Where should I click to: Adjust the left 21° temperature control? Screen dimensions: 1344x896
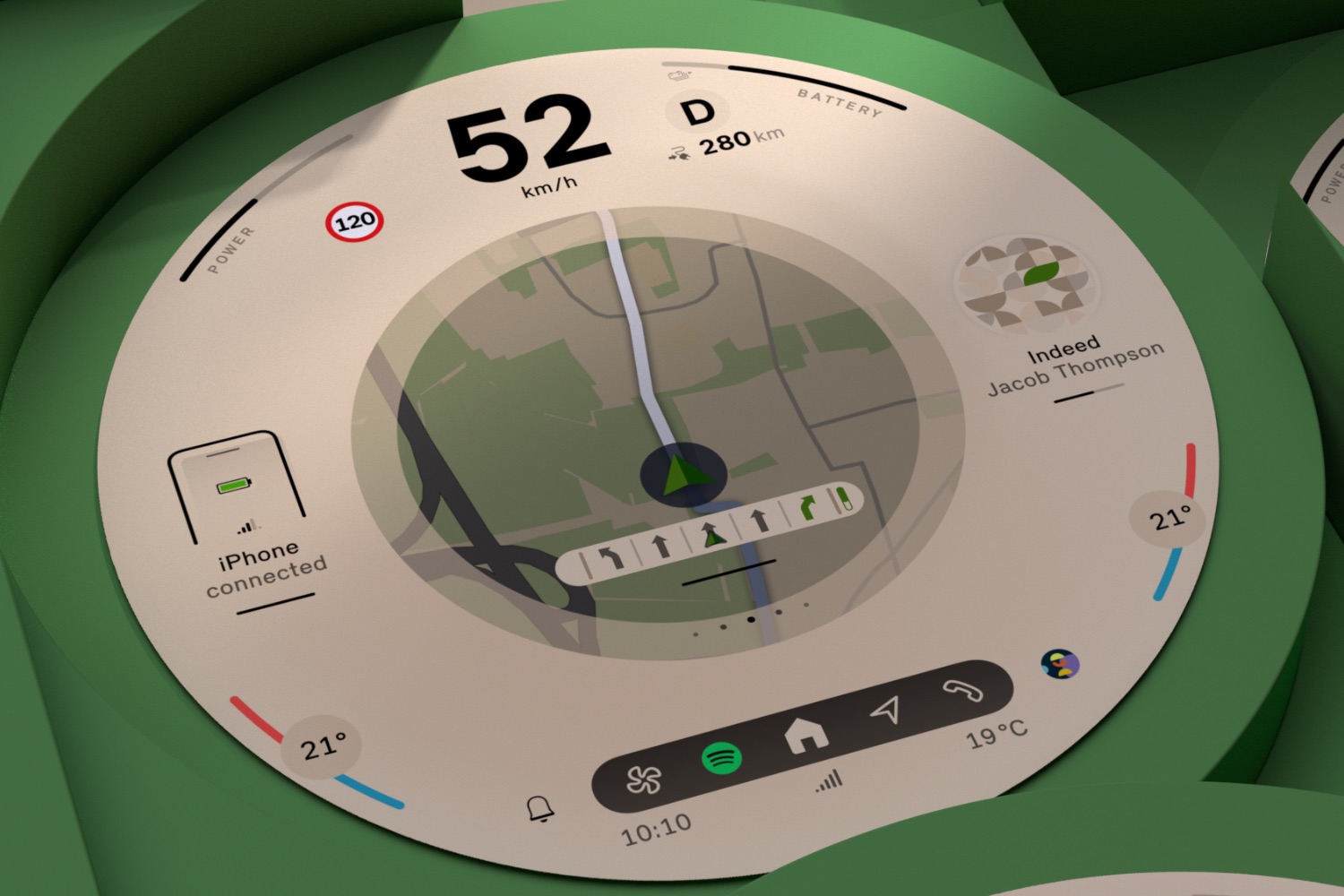(322, 745)
